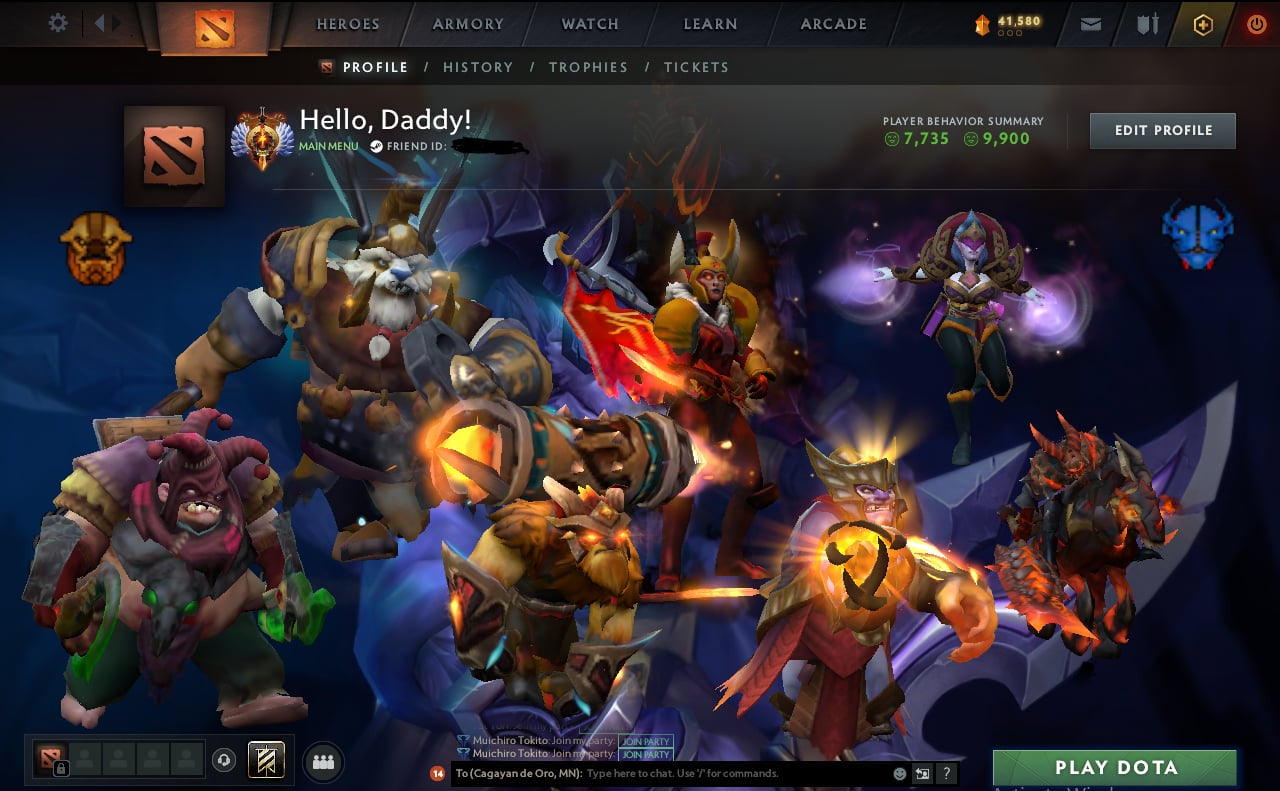Image resolution: width=1280 pixels, height=791 pixels.
Task: Switch to the HISTORY tab
Action: (478, 67)
